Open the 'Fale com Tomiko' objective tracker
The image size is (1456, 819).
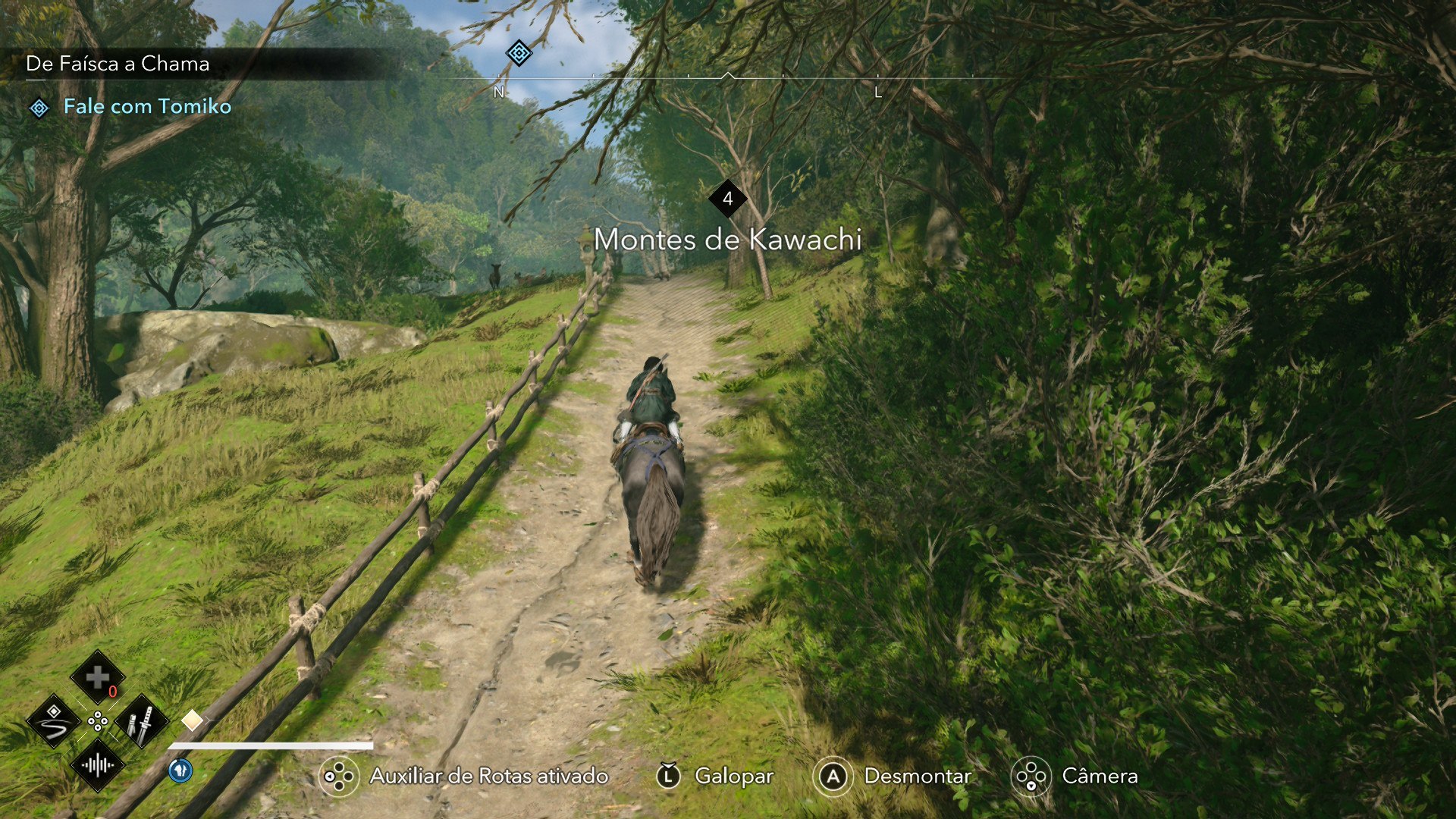[147, 107]
